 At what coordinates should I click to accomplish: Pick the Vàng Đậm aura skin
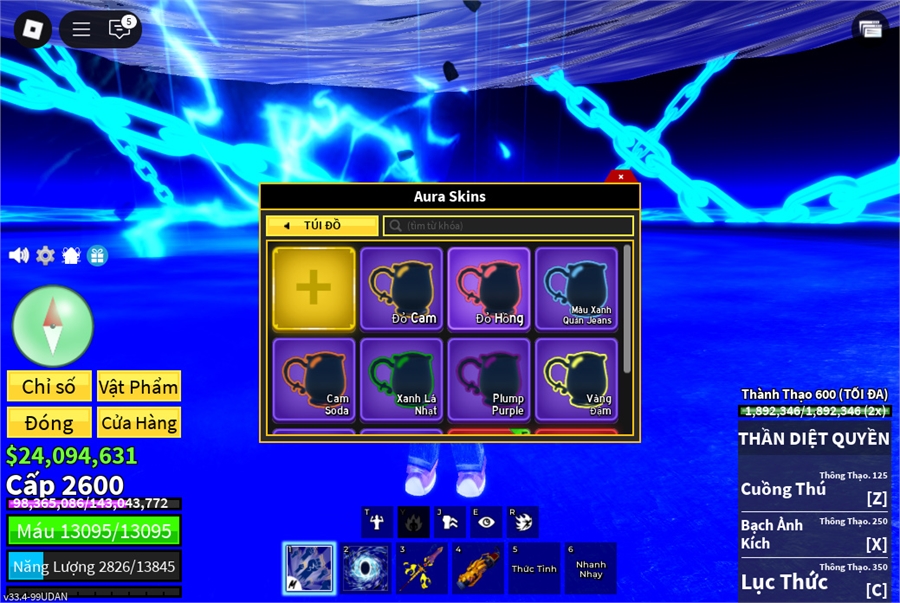pos(576,378)
